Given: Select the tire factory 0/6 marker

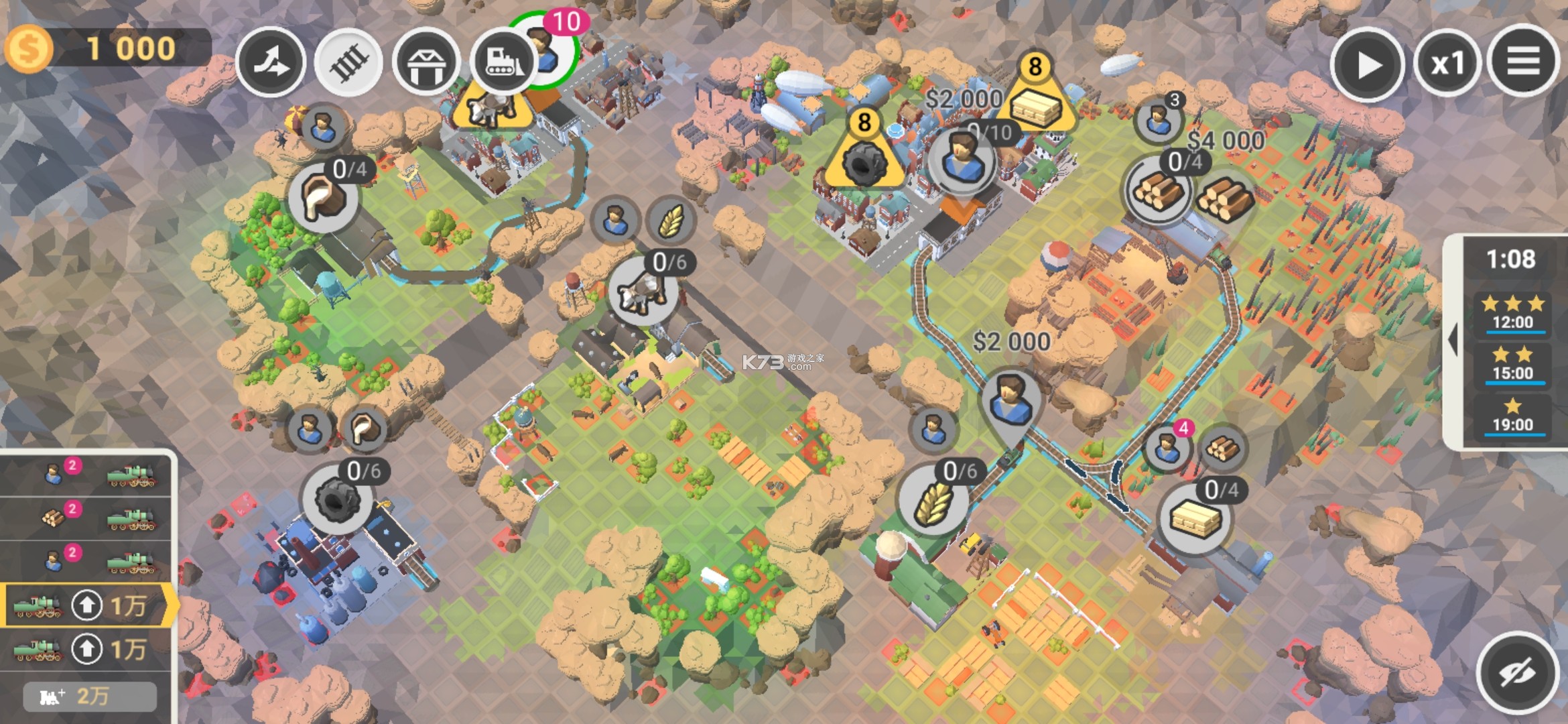Looking at the screenshot, I should coord(336,500).
